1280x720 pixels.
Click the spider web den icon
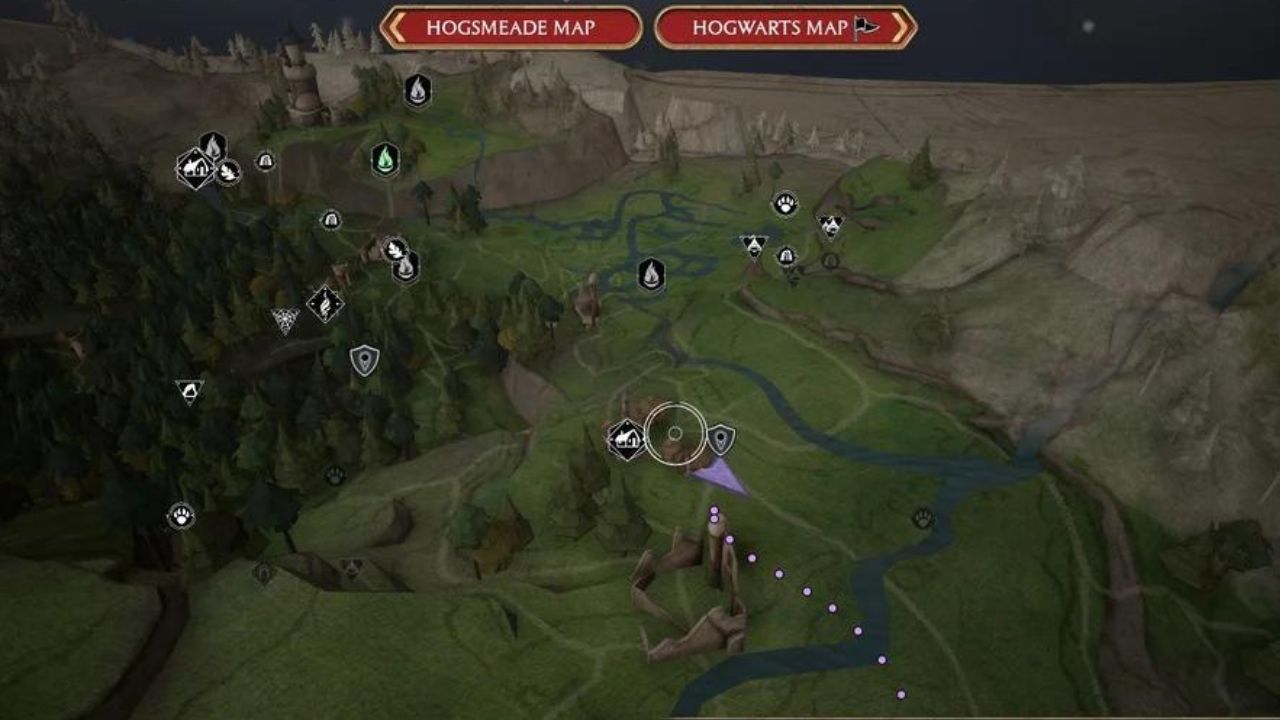[284, 318]
